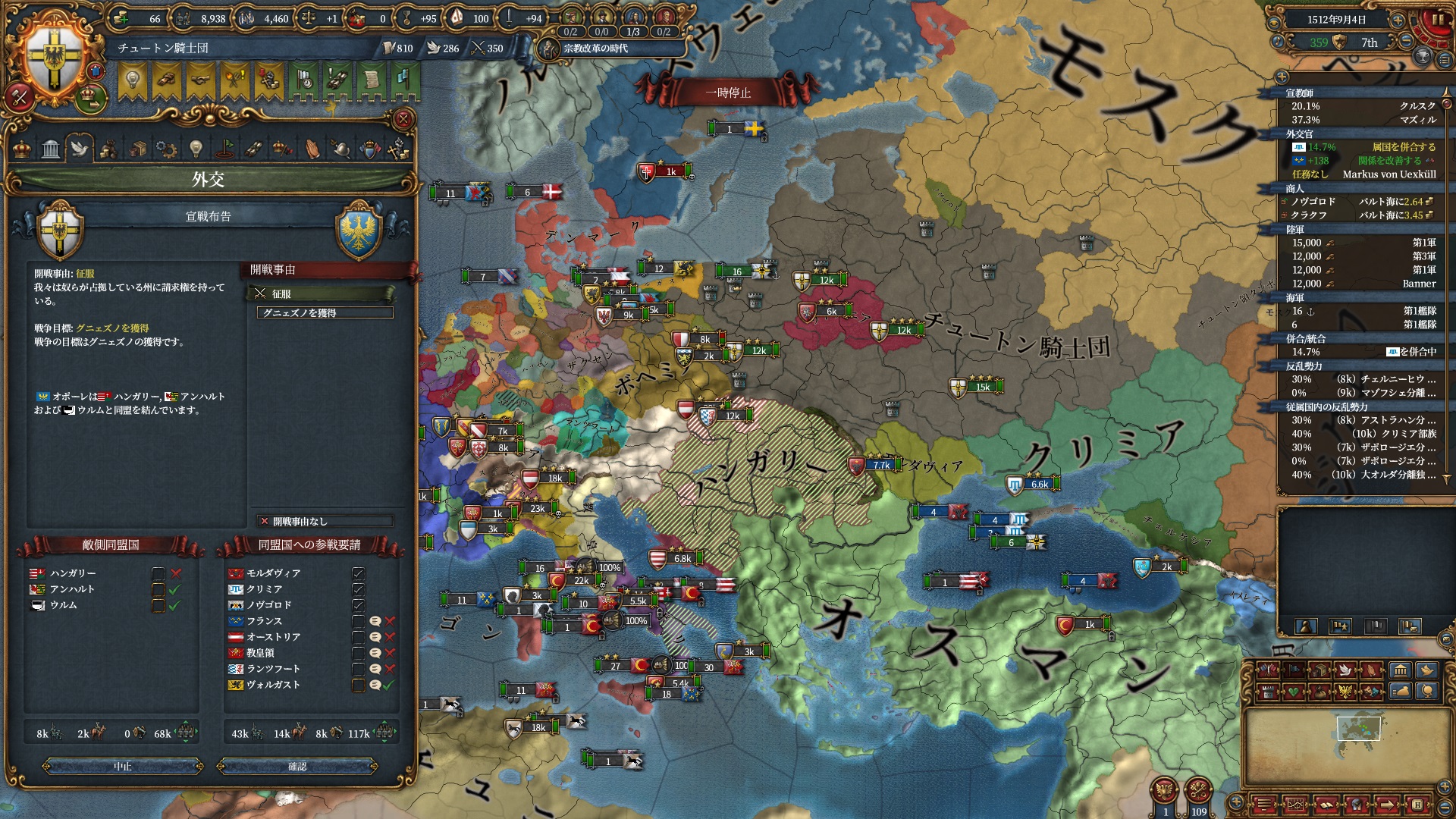
Task: Toggle the call-to-arms checkbox for ノヴゴロド
Action: tap(359, 605)
